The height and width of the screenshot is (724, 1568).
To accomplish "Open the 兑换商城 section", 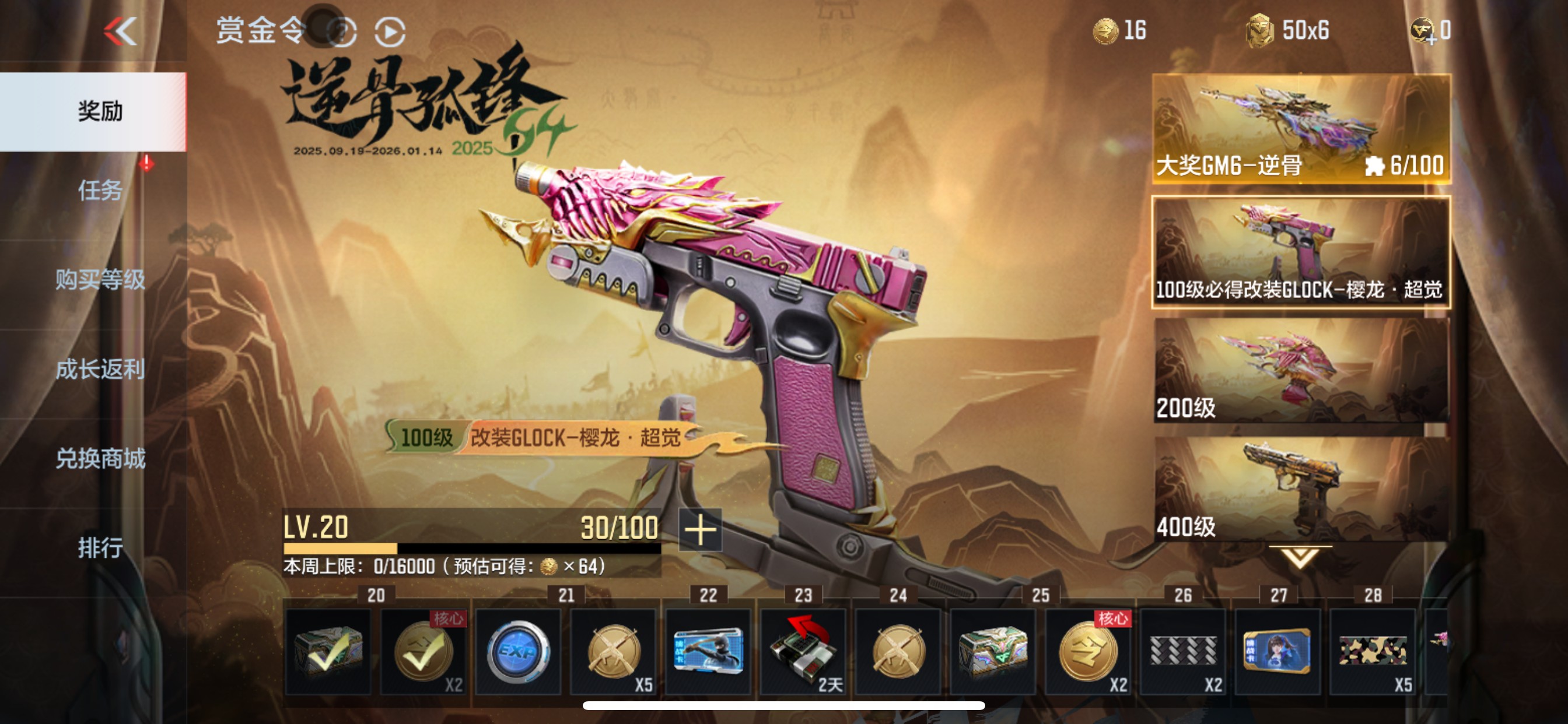I will [101, 458].
